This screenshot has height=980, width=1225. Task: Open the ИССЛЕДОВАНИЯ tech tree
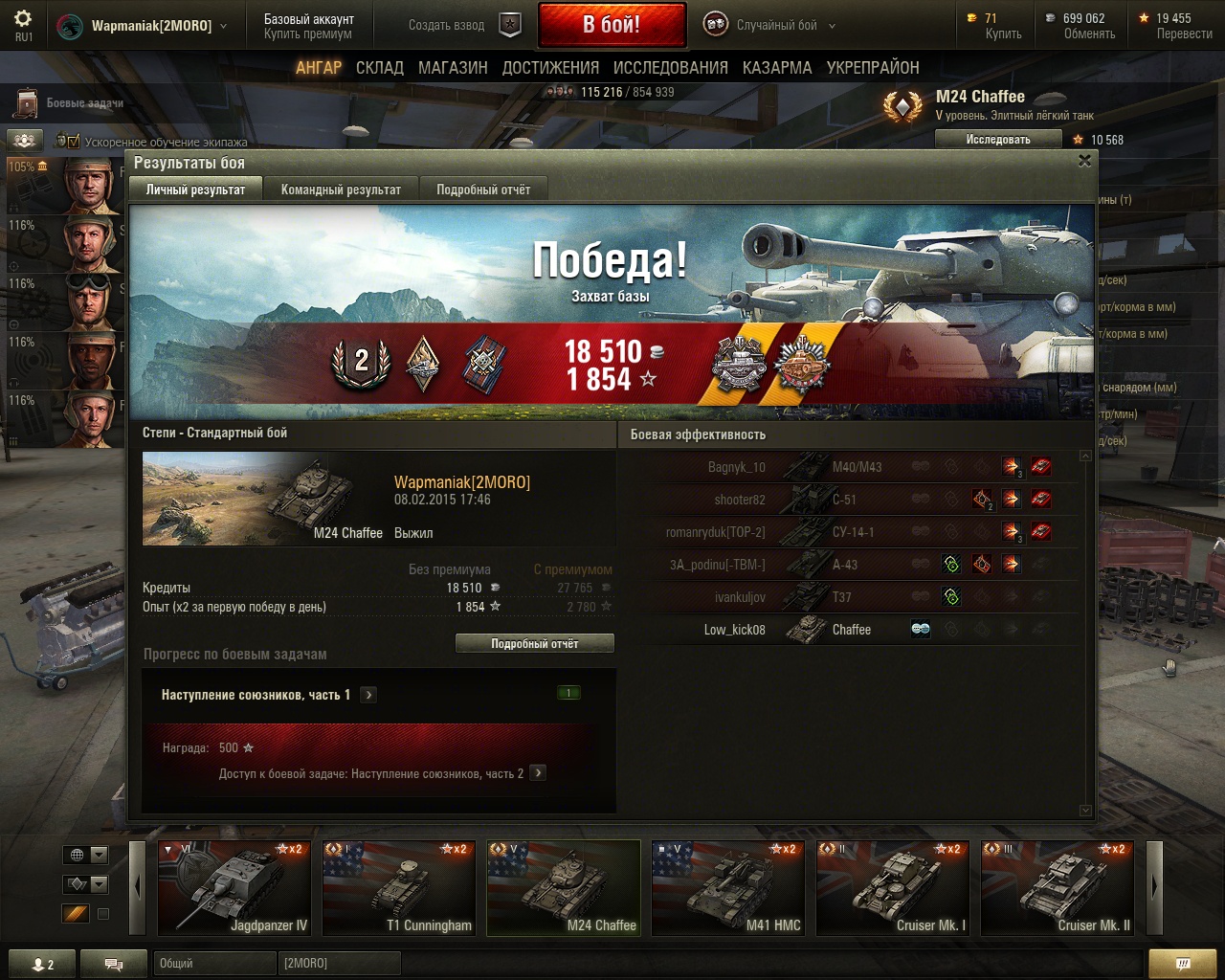point(670,68)
